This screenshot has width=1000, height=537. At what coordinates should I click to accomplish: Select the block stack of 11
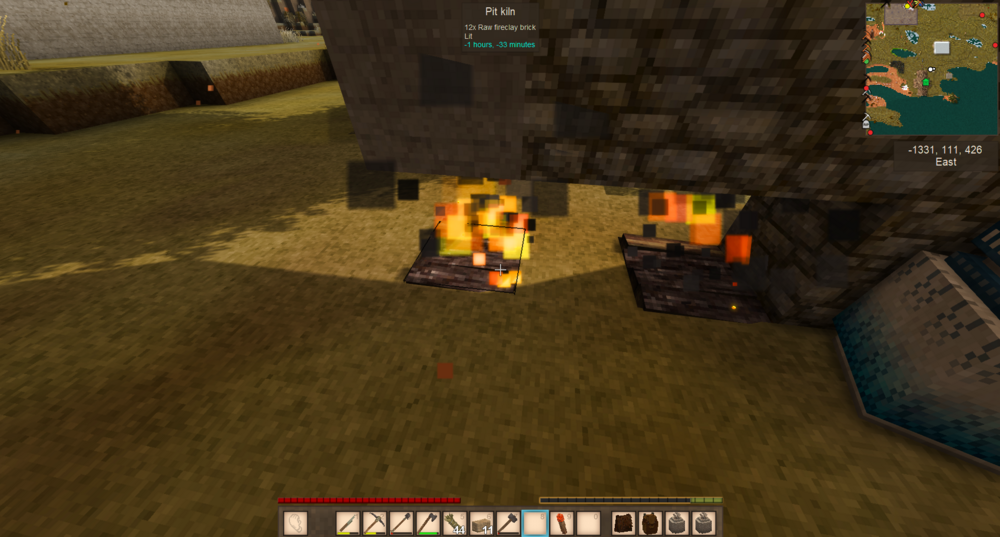coord(482,522)
